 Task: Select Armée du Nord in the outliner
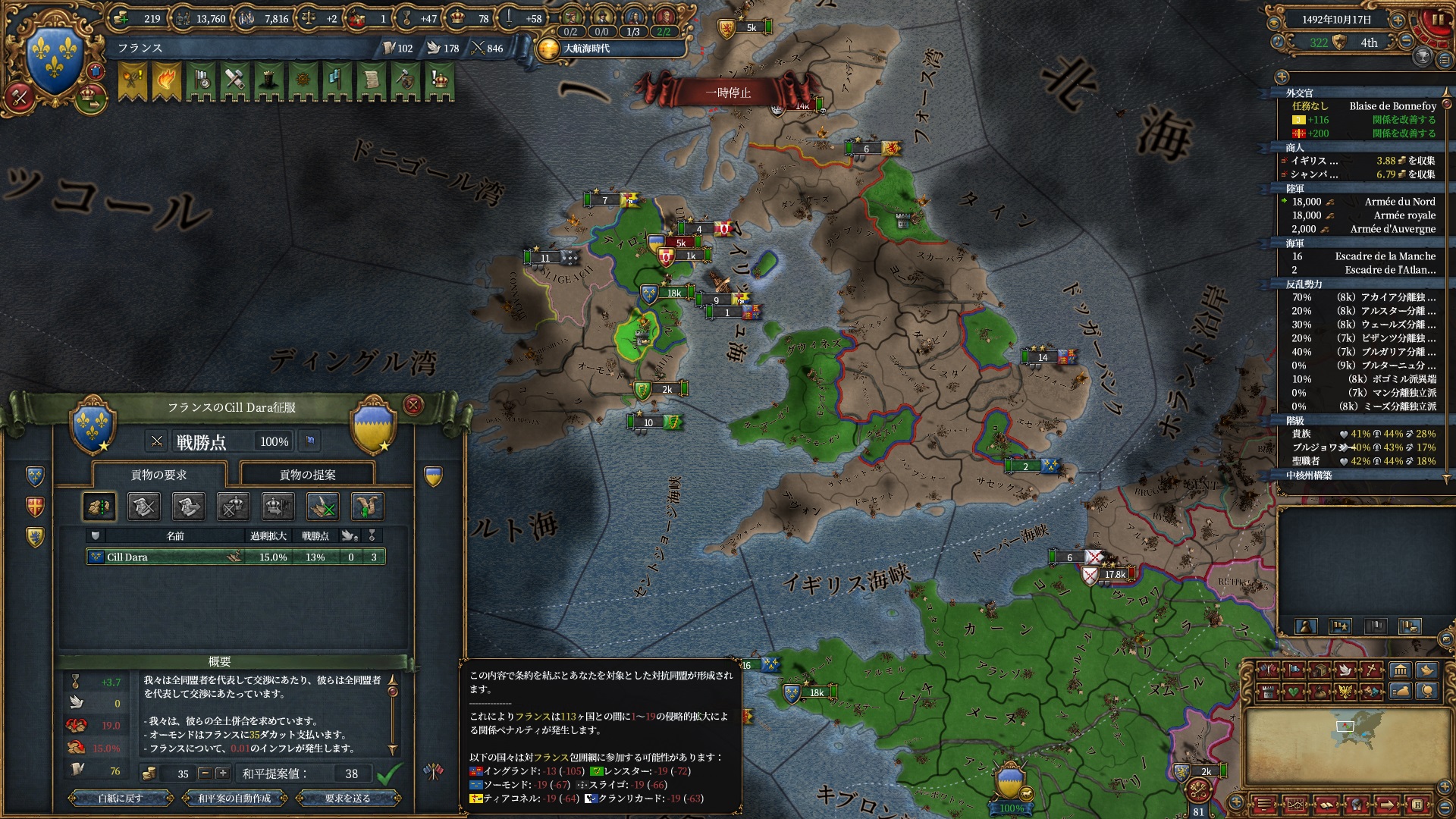coord(1399,202)
